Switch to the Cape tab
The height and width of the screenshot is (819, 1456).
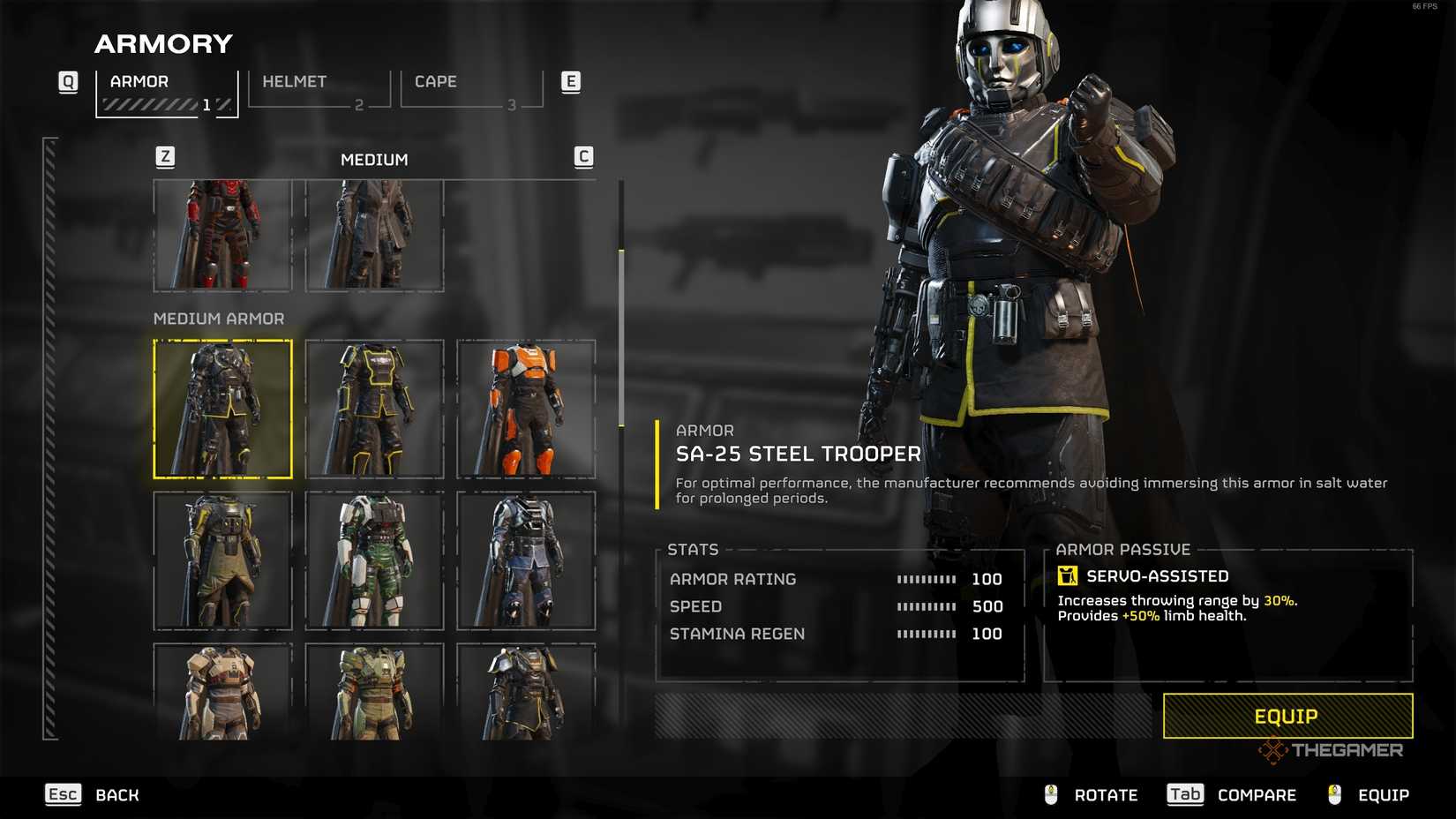[x=436, y=81]
